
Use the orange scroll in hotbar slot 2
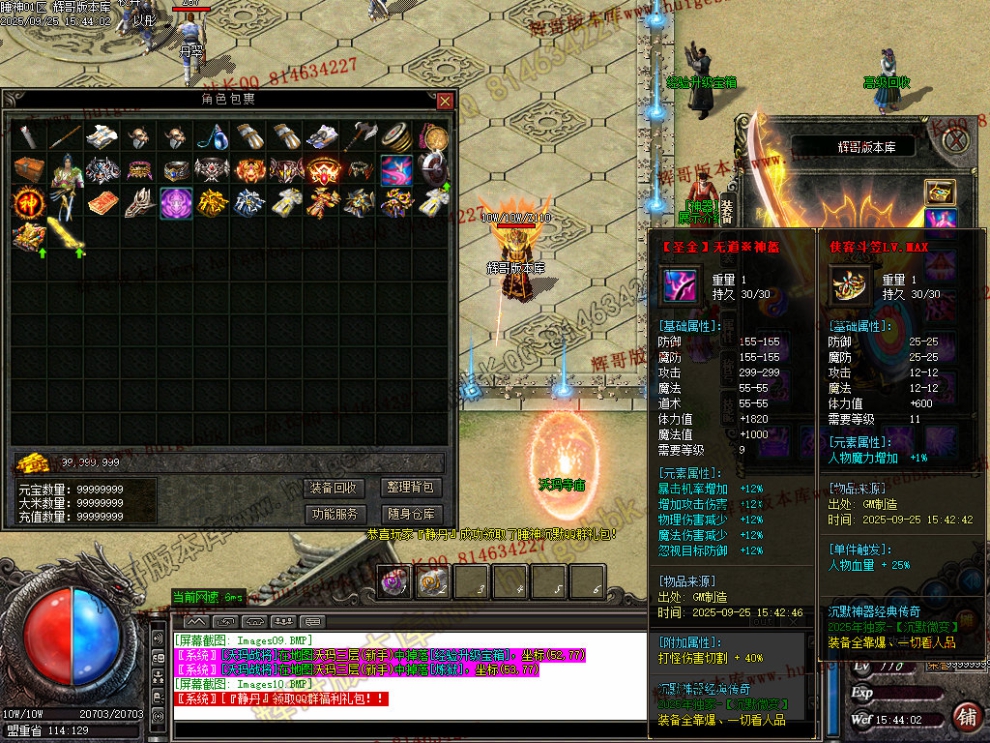[x=435, y=581]
